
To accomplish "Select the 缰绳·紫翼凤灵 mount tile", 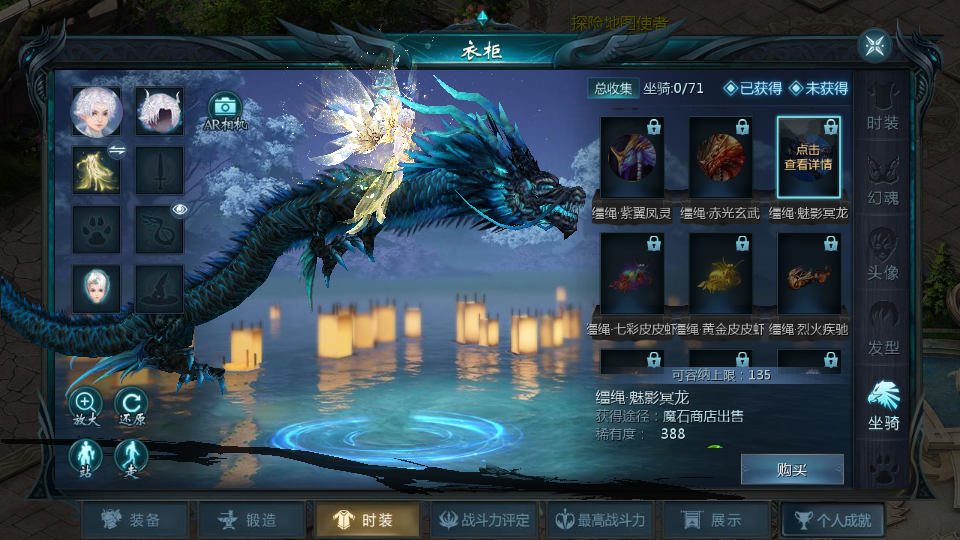I will [x=632, y=157].
